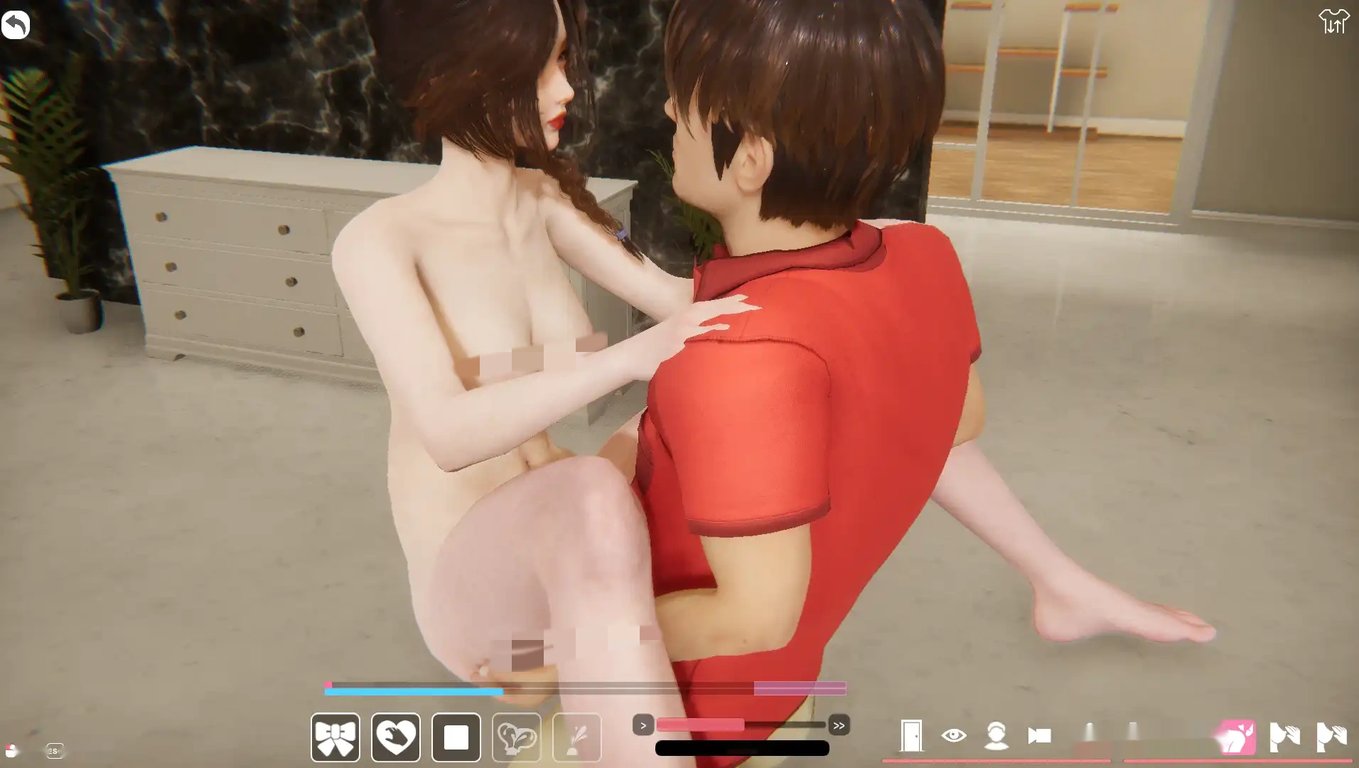Viewport: 1359px width, 768px height.
Task: Select the sprout splash finish icon
Action: click(x=577, y=736)
